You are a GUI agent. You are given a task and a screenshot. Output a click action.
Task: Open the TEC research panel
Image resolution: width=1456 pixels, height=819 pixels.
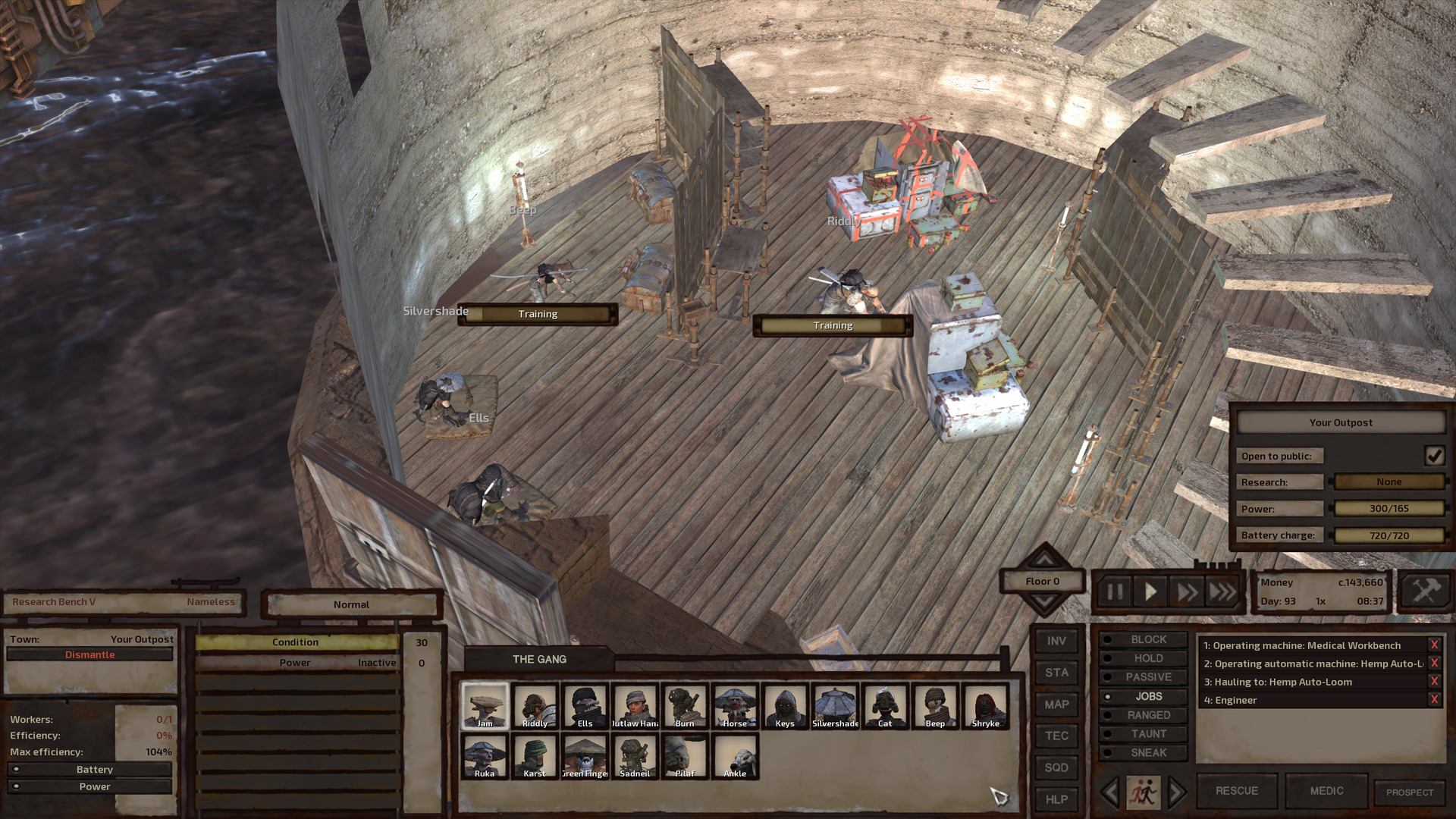[x=1056, y=736]
